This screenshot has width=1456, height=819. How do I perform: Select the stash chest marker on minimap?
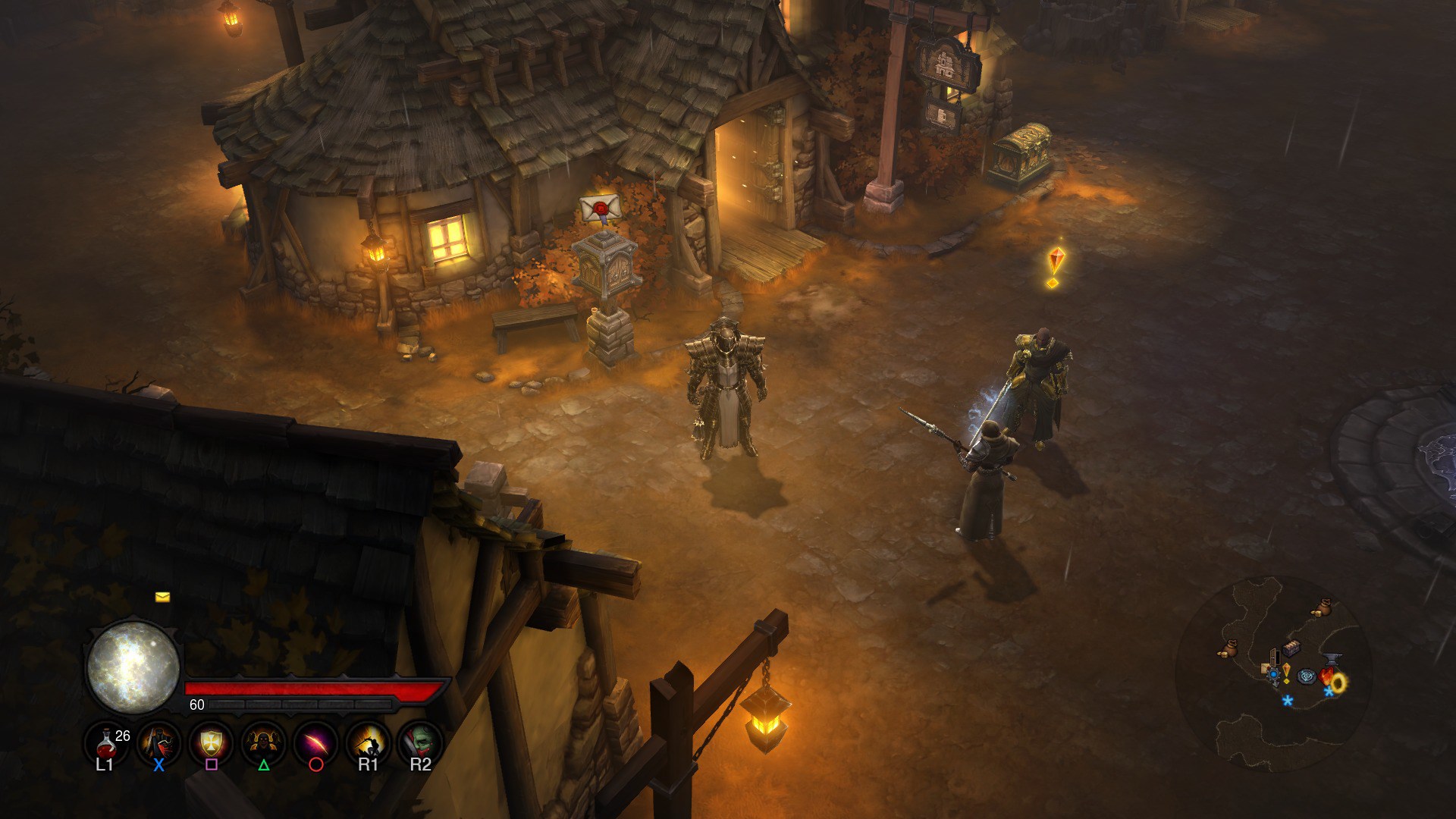coord(1291,647)
